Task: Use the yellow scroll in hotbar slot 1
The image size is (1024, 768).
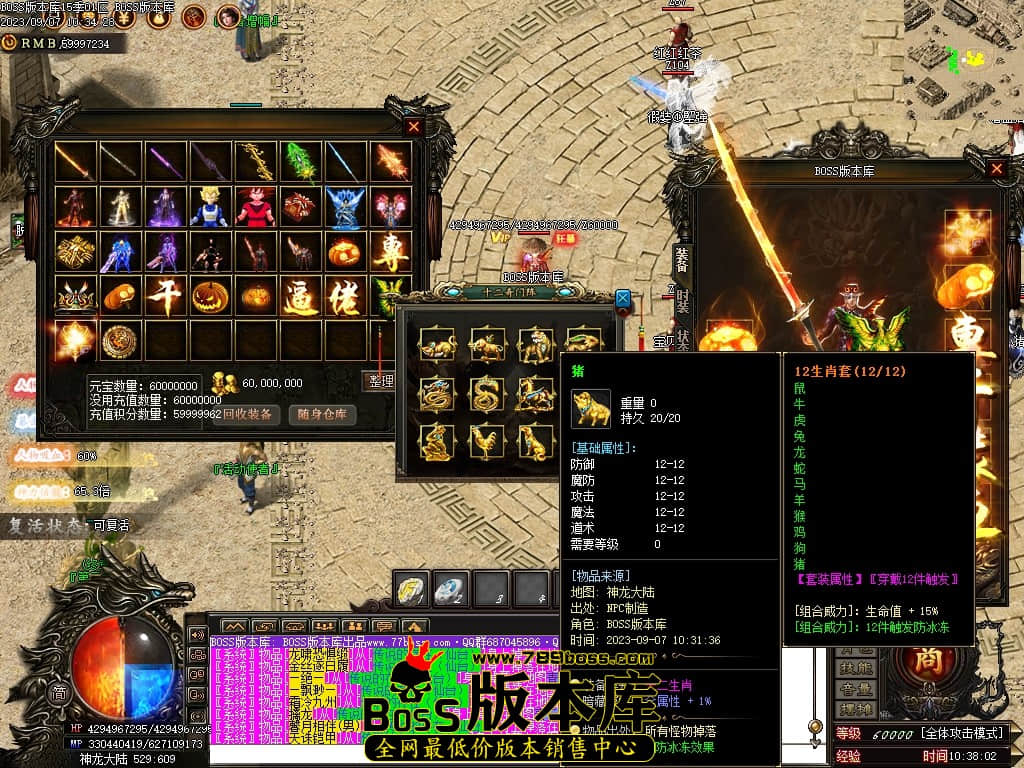Action: [410, 589]
